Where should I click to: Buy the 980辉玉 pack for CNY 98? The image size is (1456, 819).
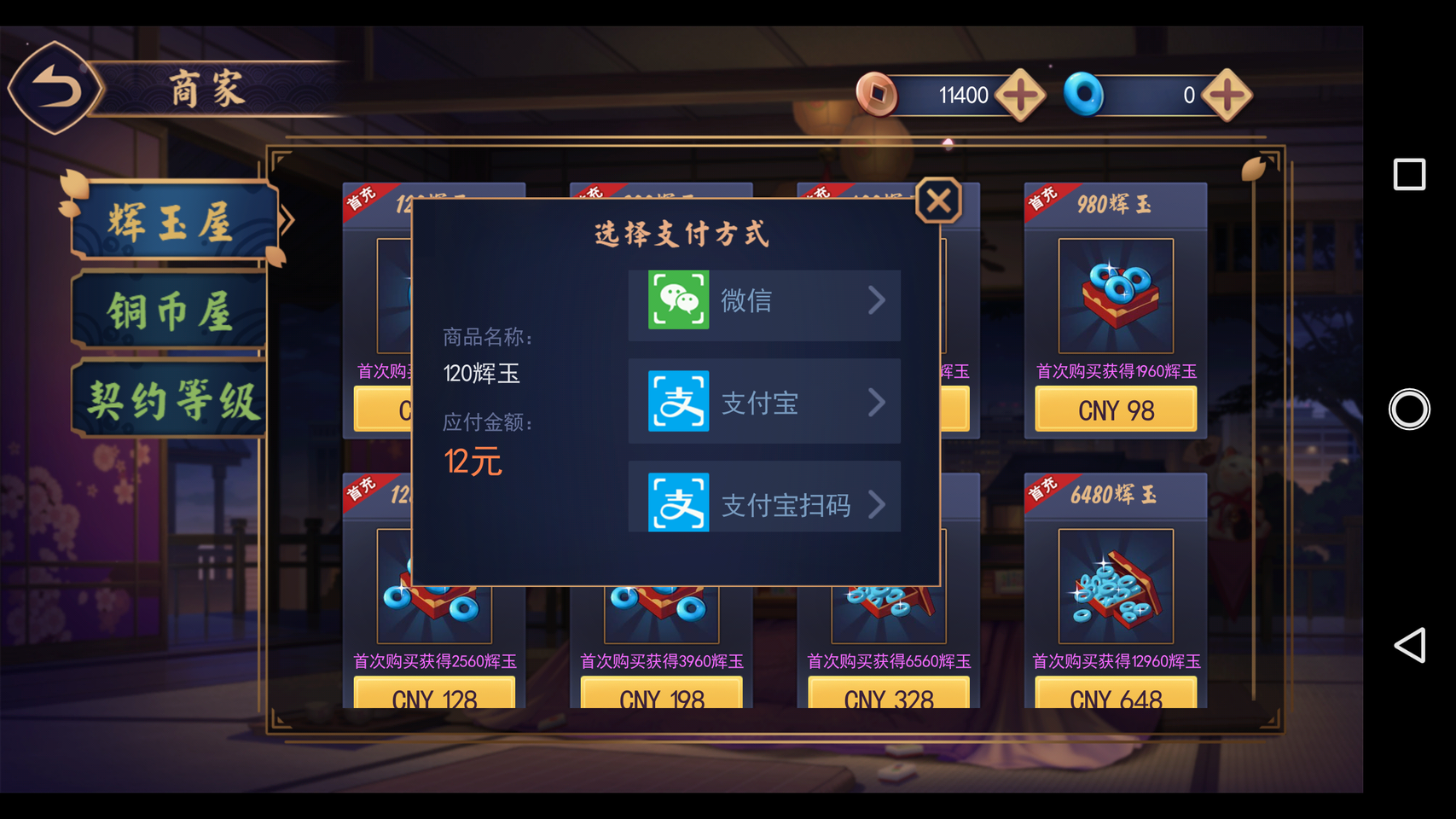coord(1116,410)
